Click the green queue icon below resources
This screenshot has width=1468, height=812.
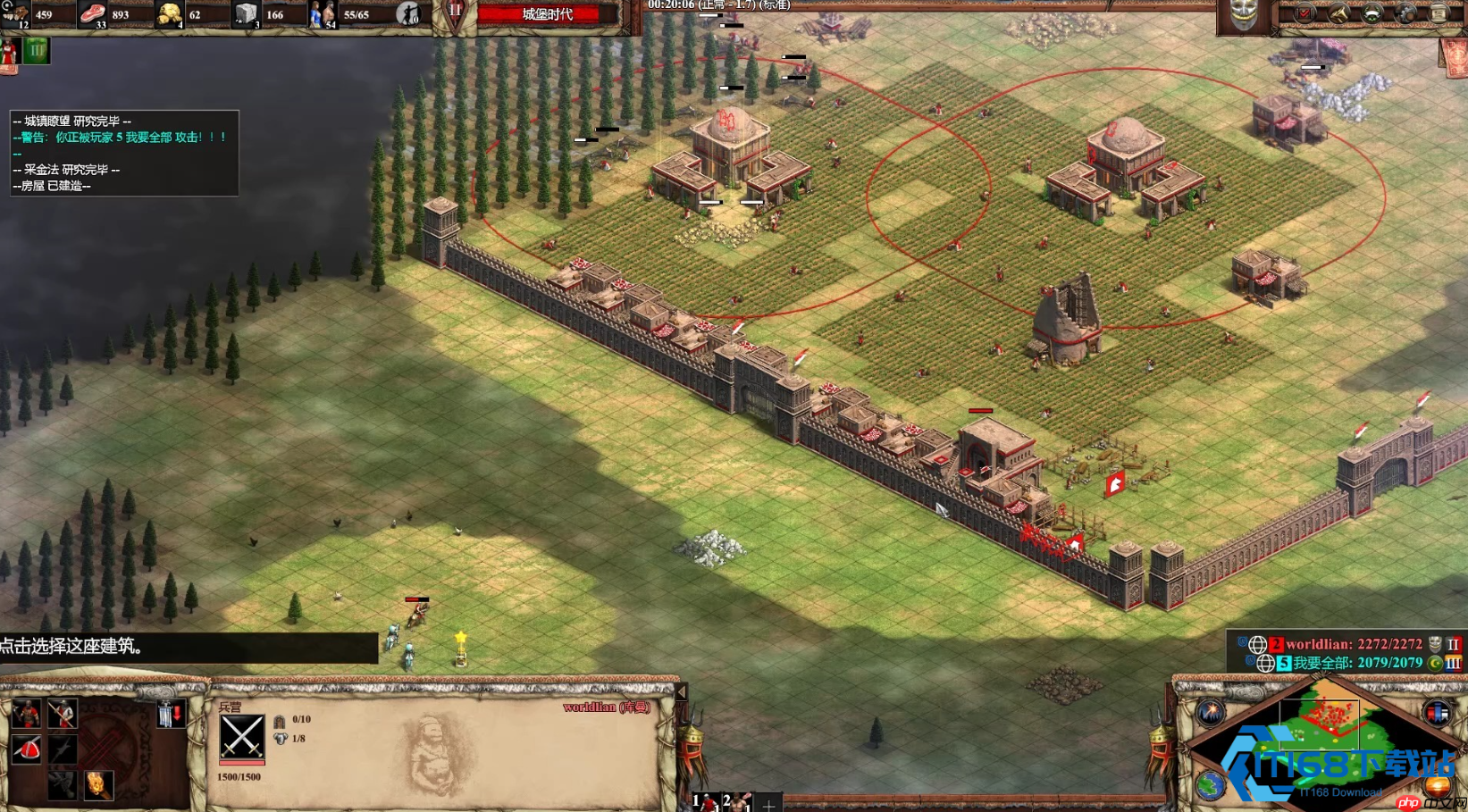tap(36, 51)
